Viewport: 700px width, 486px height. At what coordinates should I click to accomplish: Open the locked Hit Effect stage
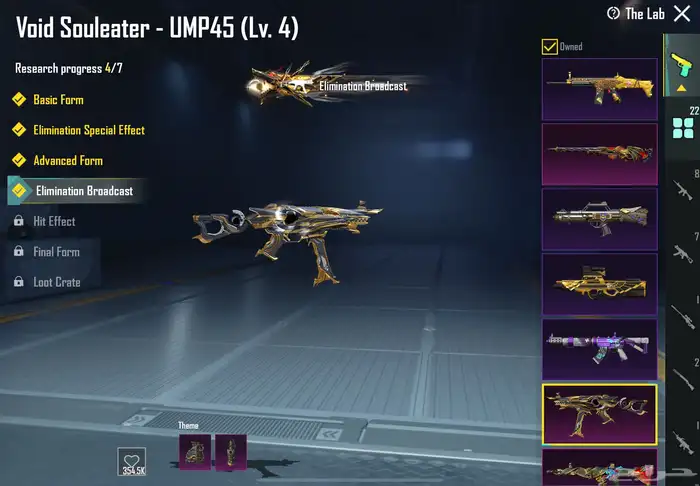click(54, 221)
